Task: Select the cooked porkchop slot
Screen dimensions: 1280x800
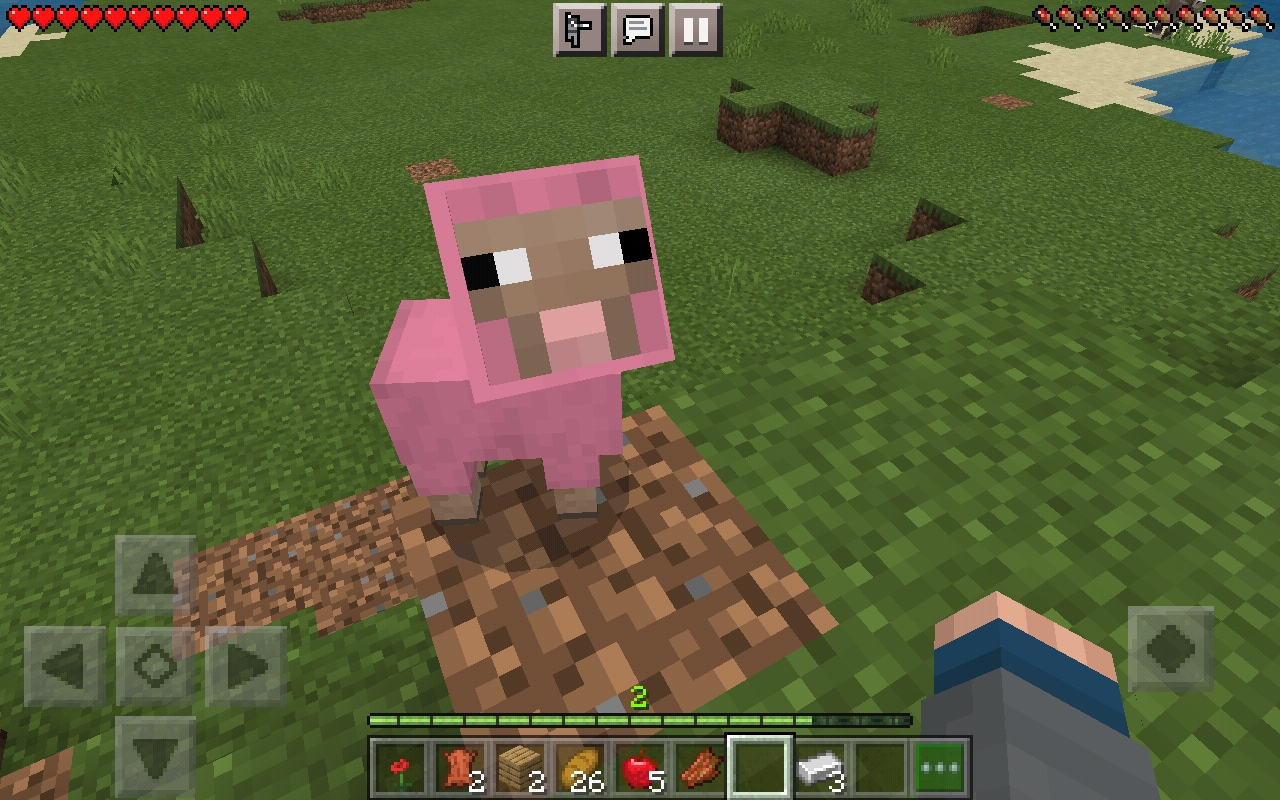Action: click(x=699, y=766)
